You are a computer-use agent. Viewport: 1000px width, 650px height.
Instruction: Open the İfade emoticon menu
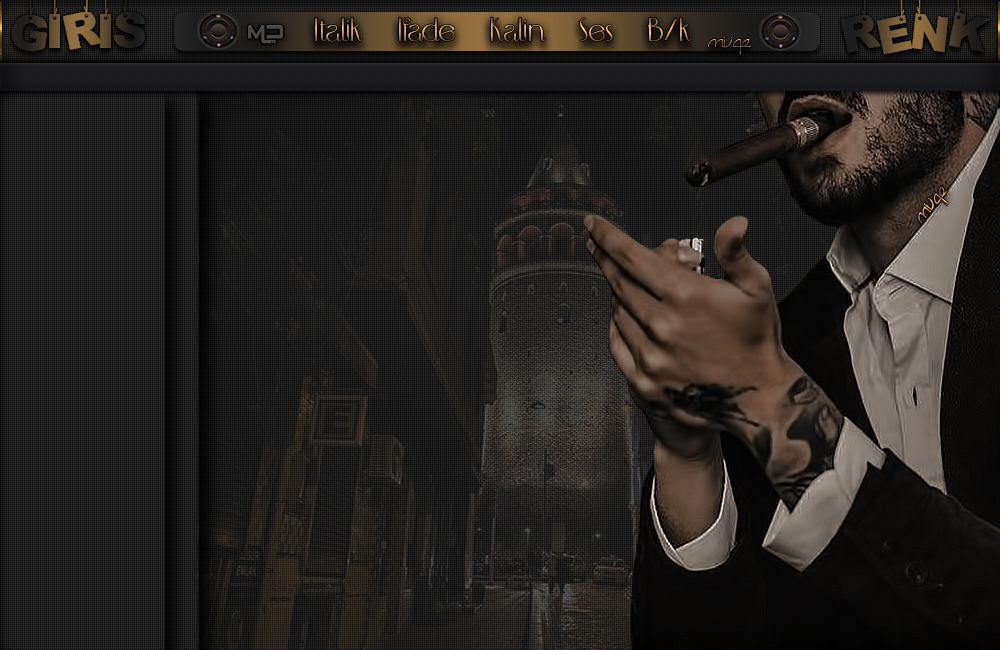click(x=425, y=31)
